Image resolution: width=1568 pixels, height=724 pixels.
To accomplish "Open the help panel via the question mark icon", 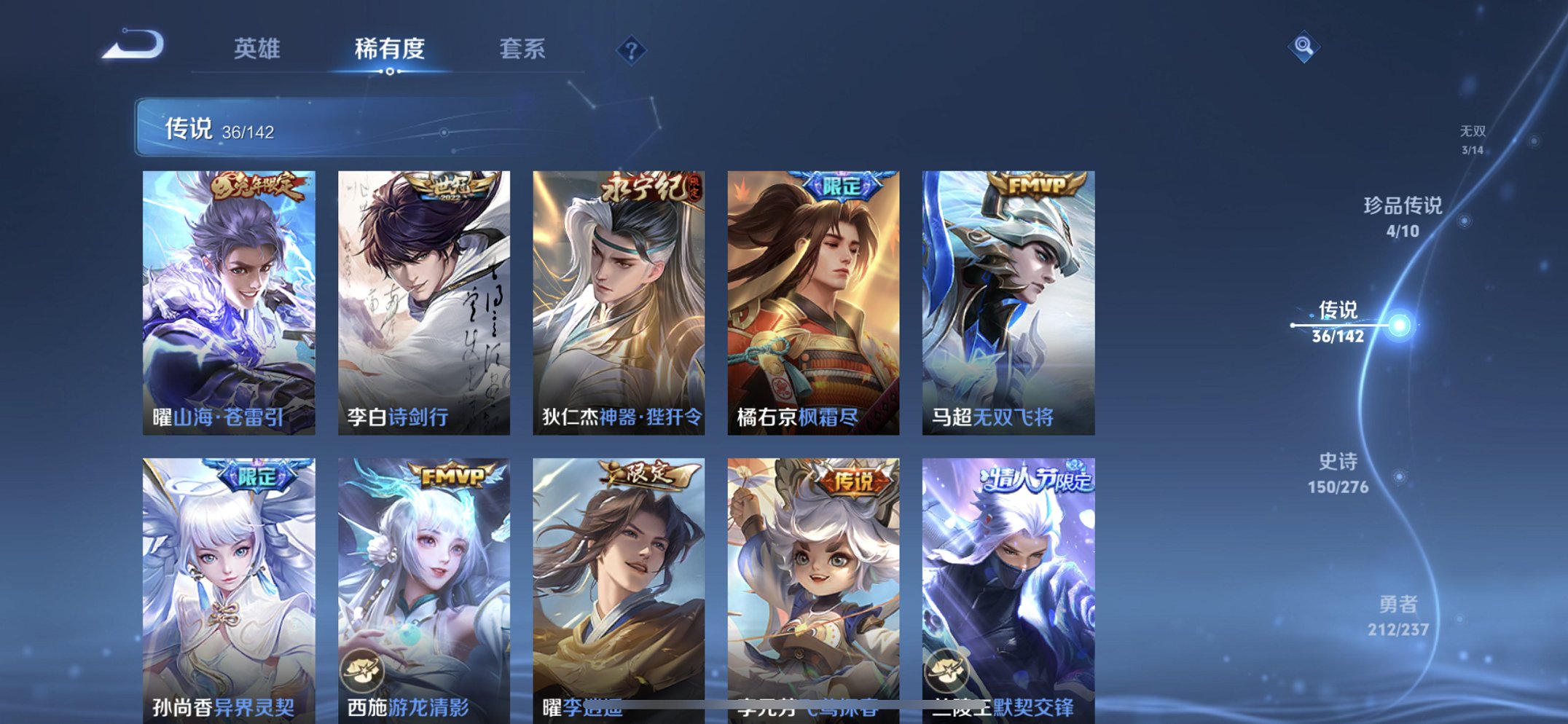I will click(631, 50).
